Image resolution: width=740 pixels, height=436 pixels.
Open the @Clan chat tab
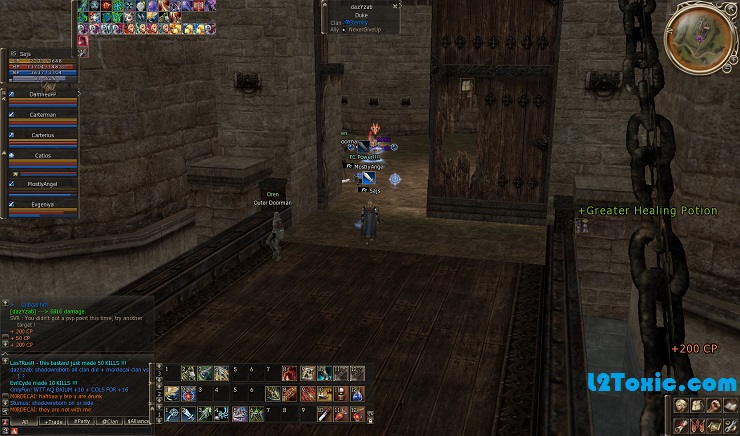pyautogui.click(x=110, y=422)
